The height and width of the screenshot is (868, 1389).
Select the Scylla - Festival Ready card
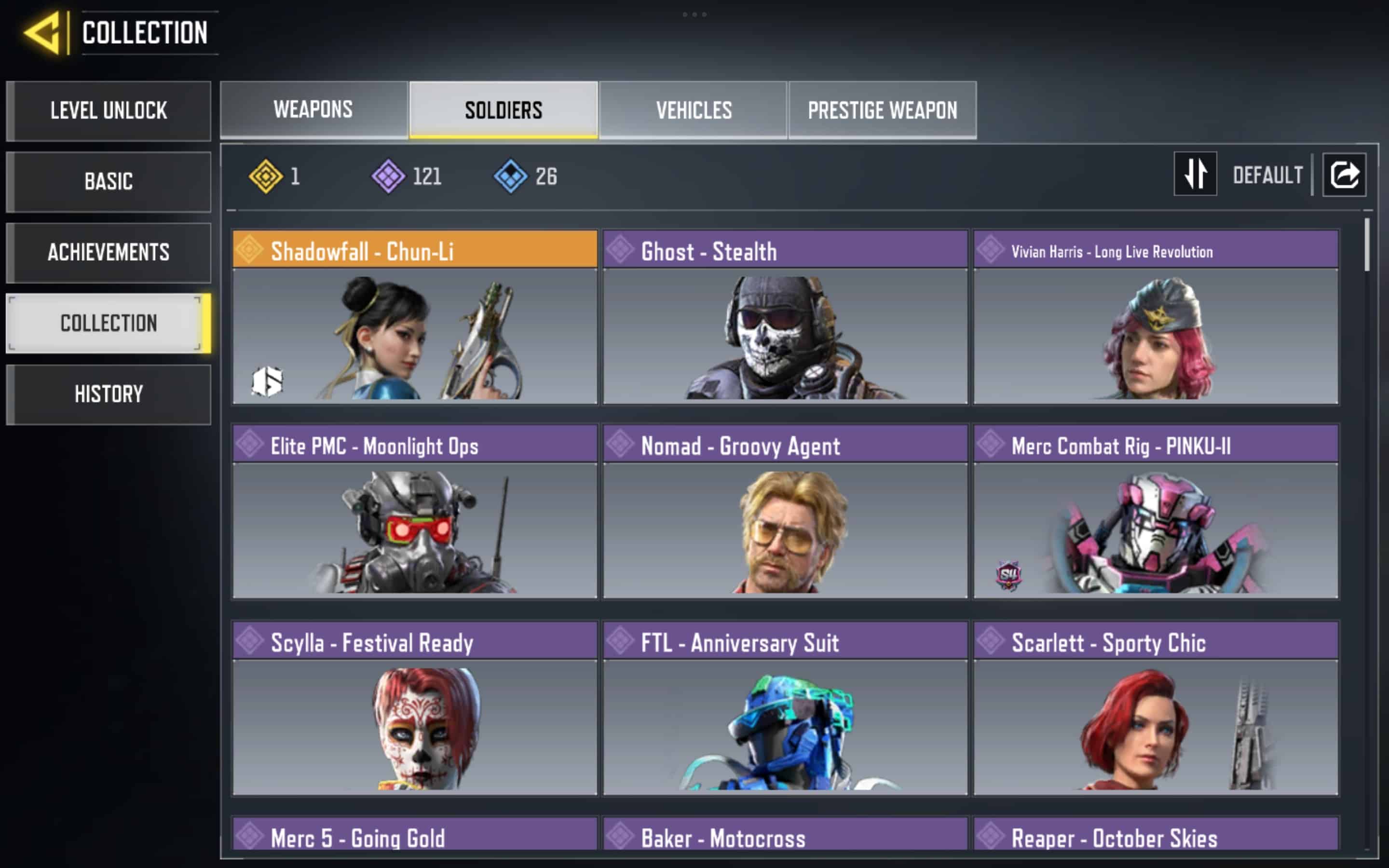tap(414, 708)
